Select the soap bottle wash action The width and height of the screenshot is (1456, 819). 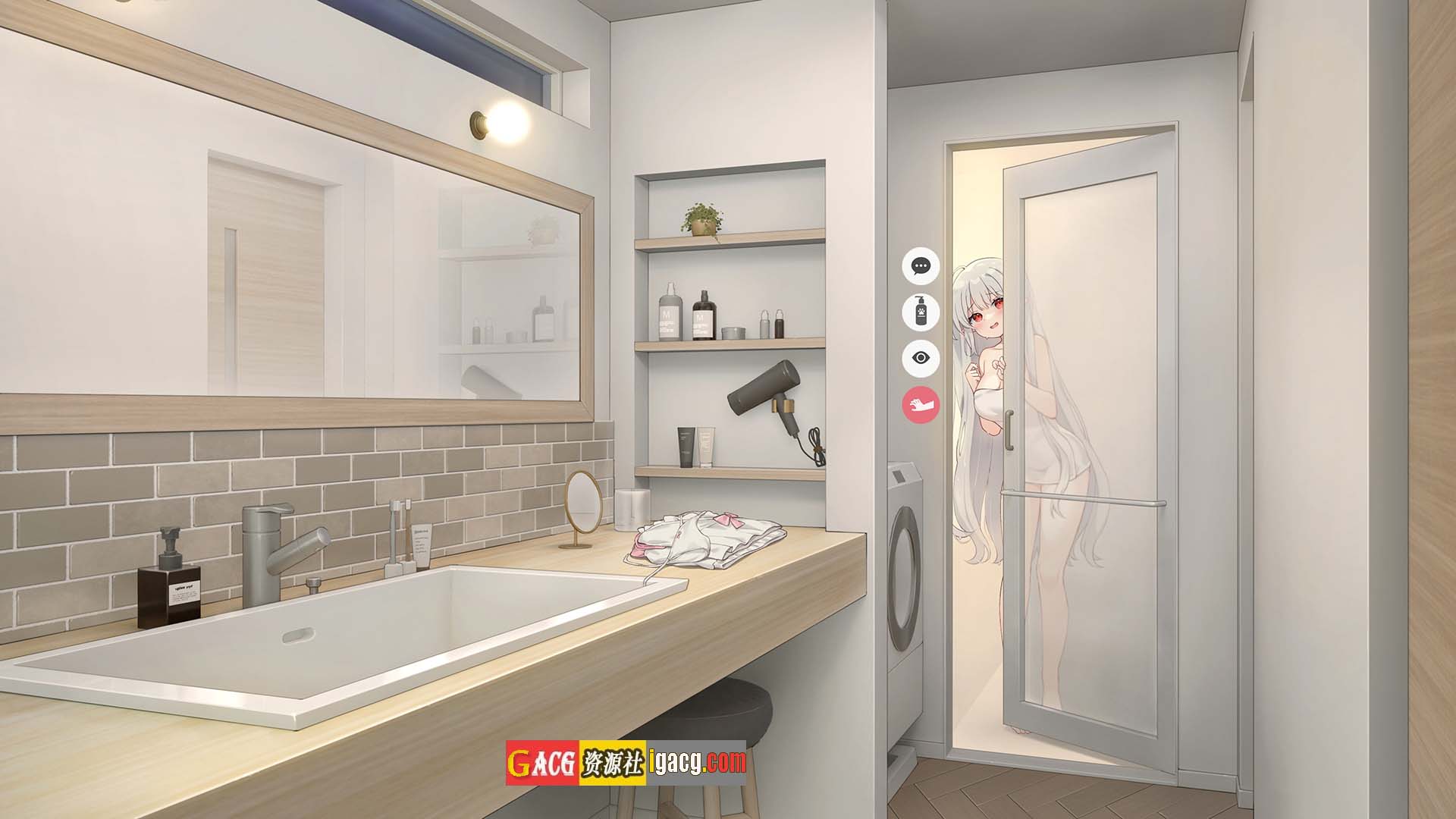pyautogui.click(x=921, y=312)
